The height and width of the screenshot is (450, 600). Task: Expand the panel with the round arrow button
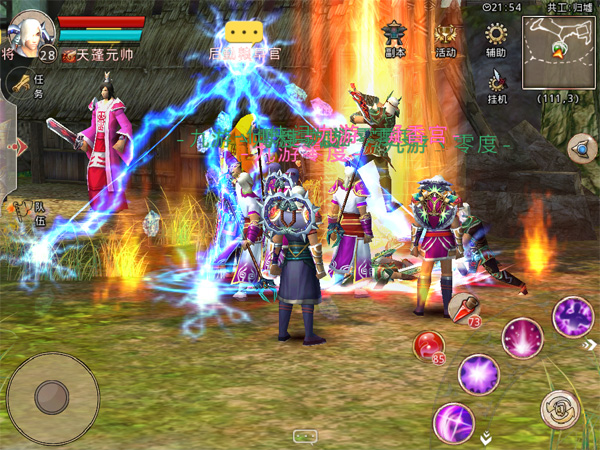[x=581, y=150]
